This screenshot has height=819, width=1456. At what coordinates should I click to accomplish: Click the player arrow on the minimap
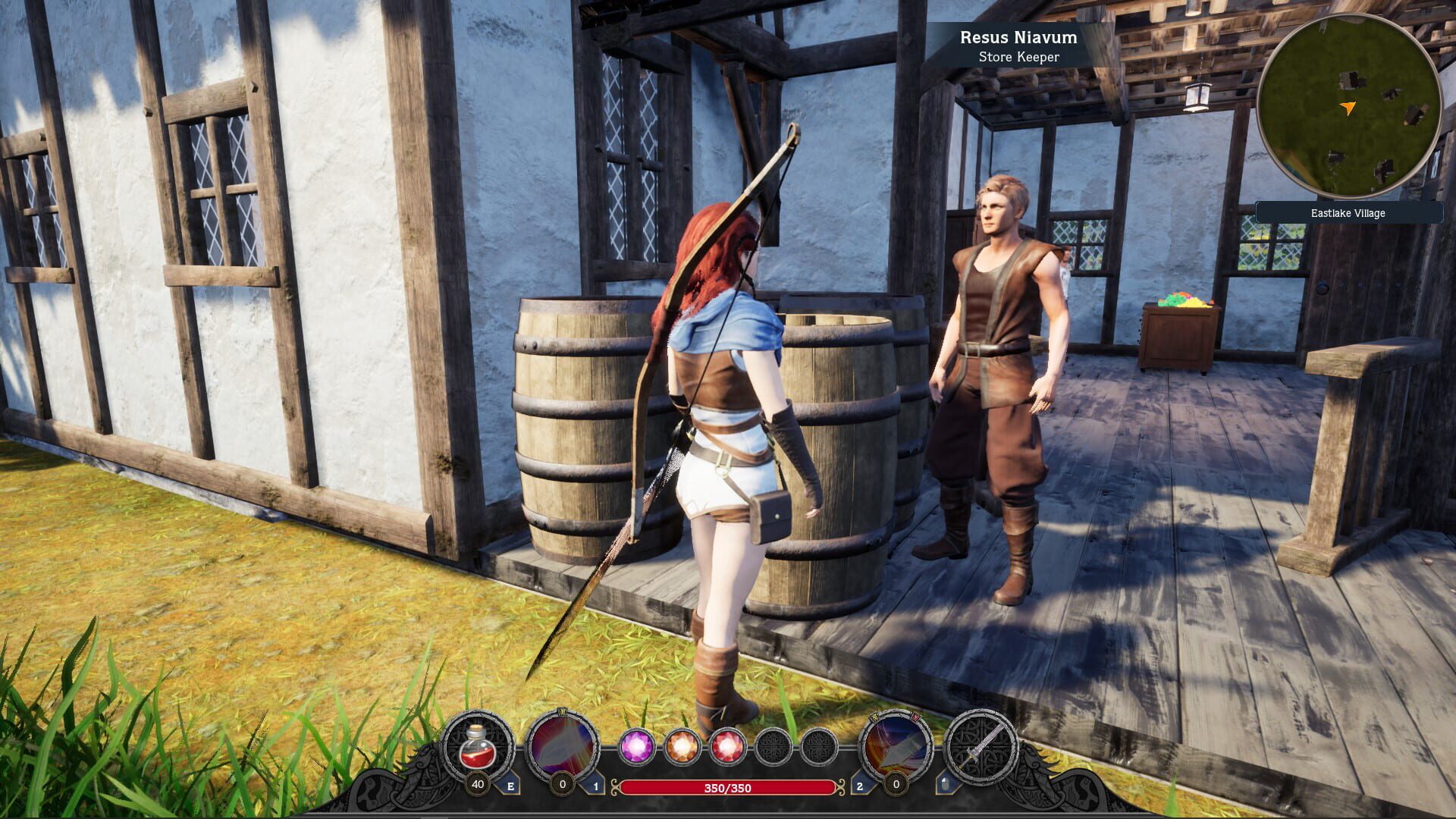[1348, 108]
